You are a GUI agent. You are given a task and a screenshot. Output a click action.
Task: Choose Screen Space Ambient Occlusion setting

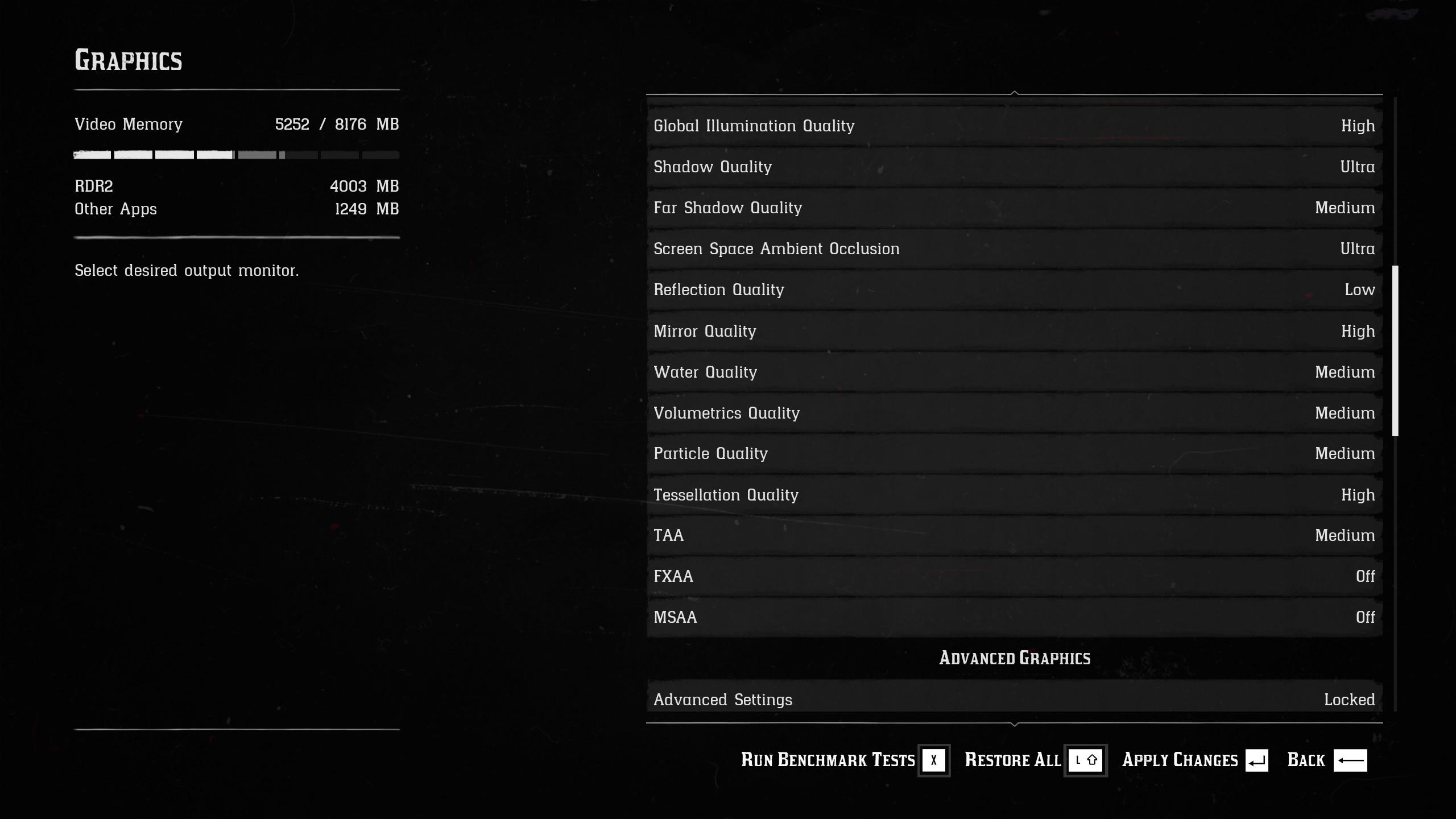click(1014, 249)
